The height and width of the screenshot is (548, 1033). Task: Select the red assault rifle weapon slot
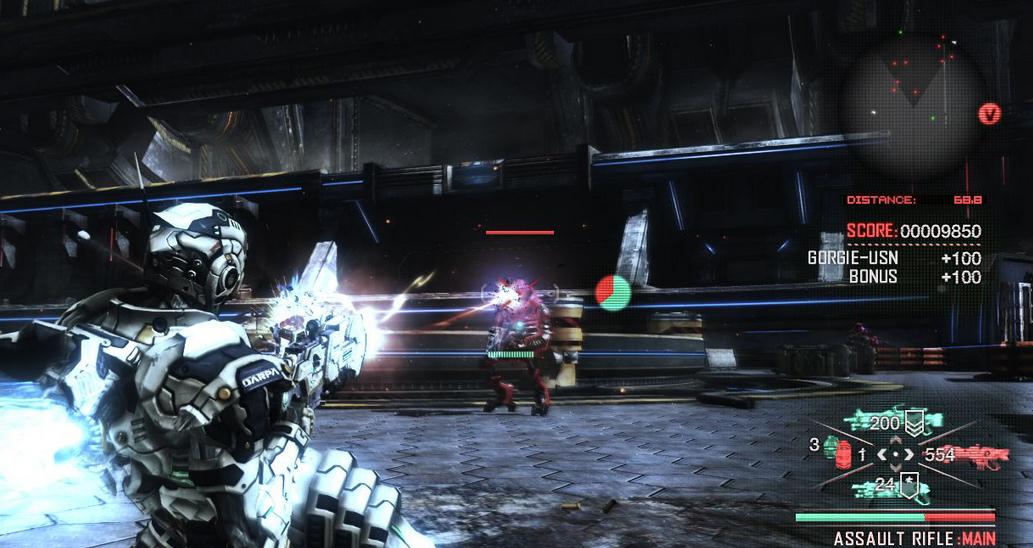[967, 455]
